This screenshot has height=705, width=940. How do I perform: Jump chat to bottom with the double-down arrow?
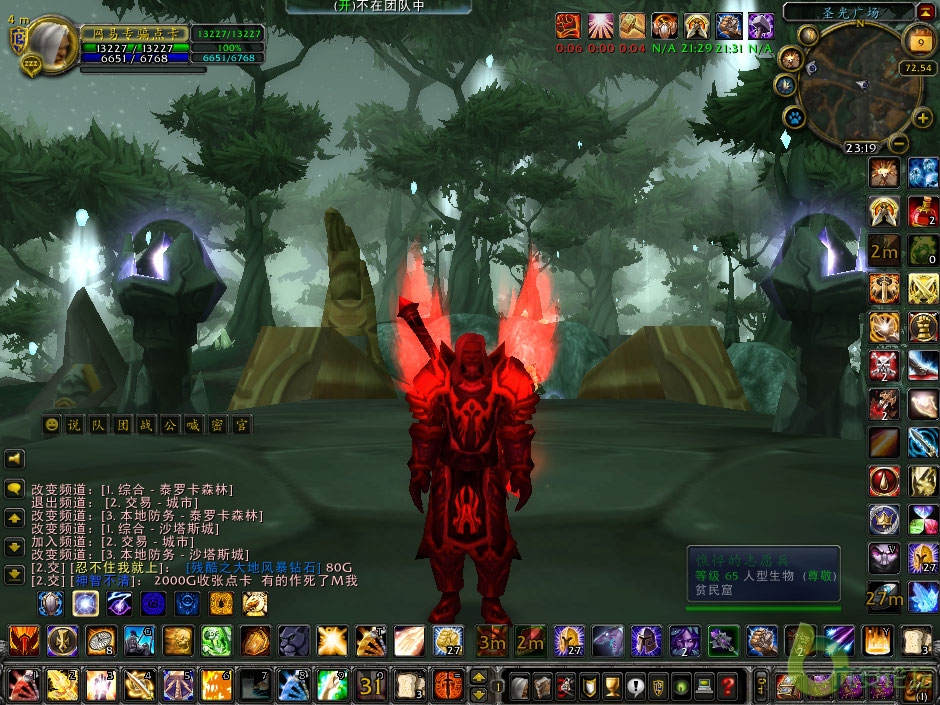(15, 575)
